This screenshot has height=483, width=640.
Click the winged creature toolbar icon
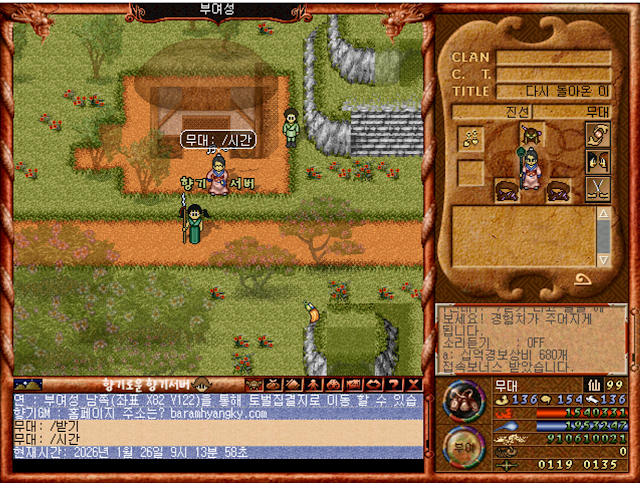pos(252,384)
